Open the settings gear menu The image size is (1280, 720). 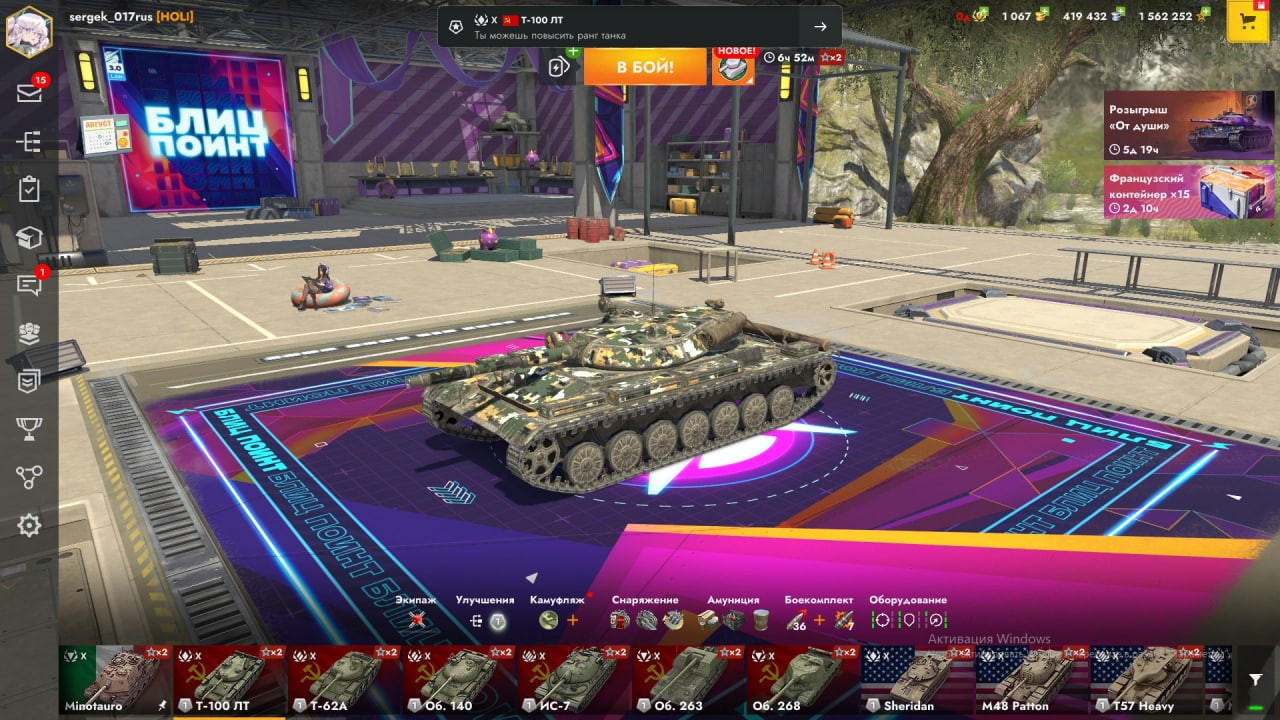click(29, 525)
